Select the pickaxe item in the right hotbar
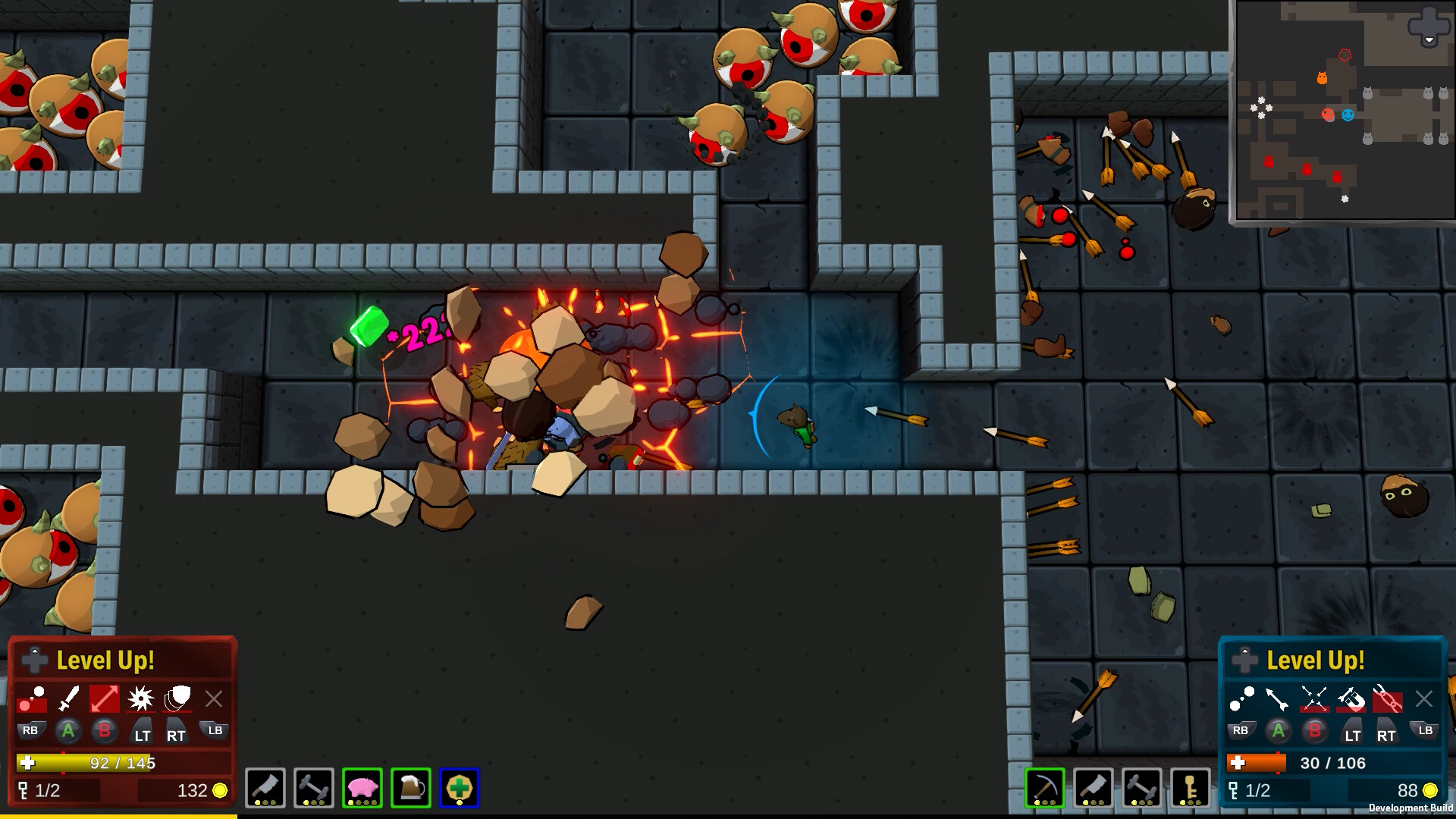1456x819 pixels. click(1045, 788)
